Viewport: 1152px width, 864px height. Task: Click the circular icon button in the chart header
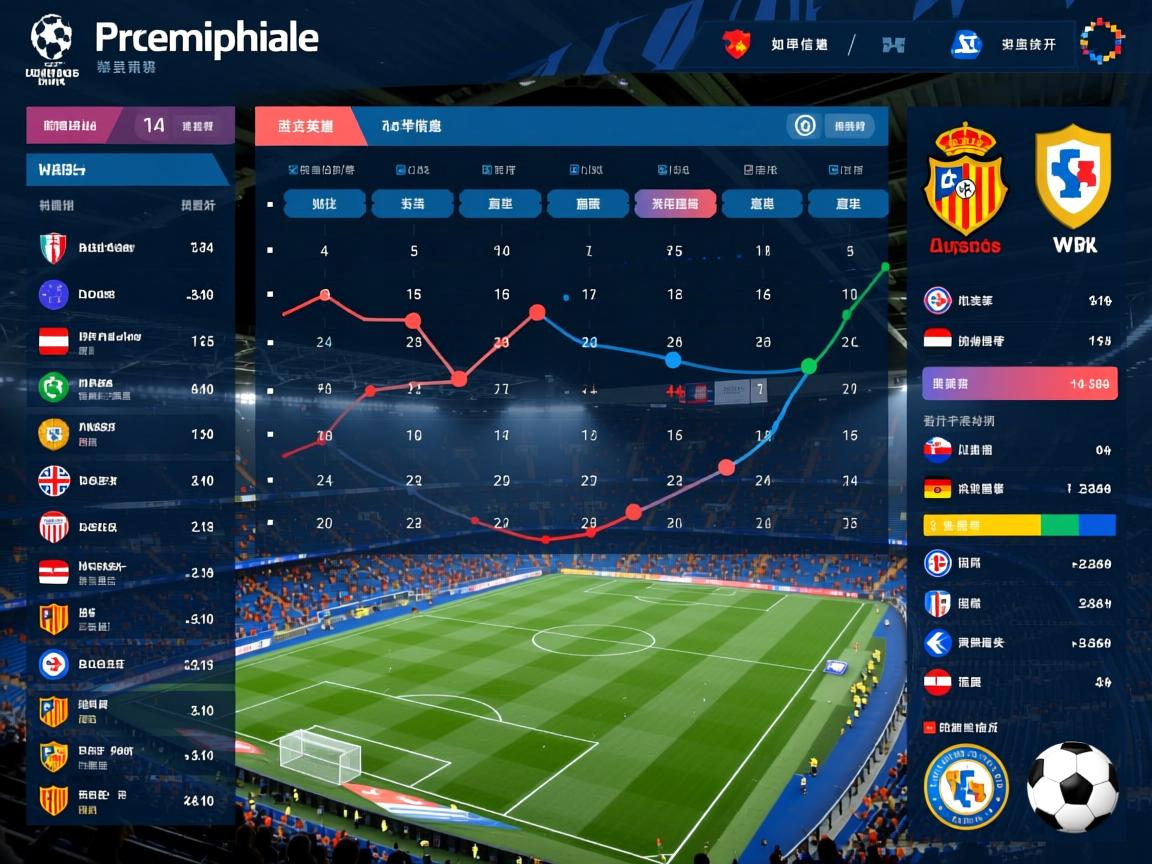pyautogui.click(x=804, y=126)
